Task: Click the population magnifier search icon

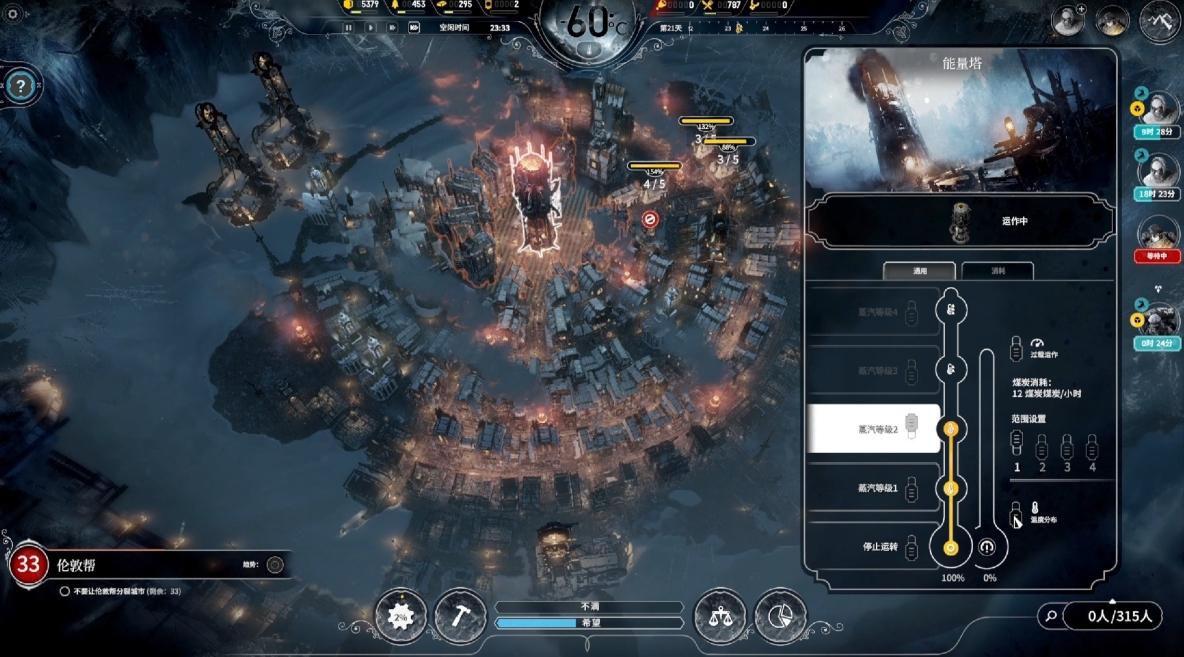Action: 1049,616
